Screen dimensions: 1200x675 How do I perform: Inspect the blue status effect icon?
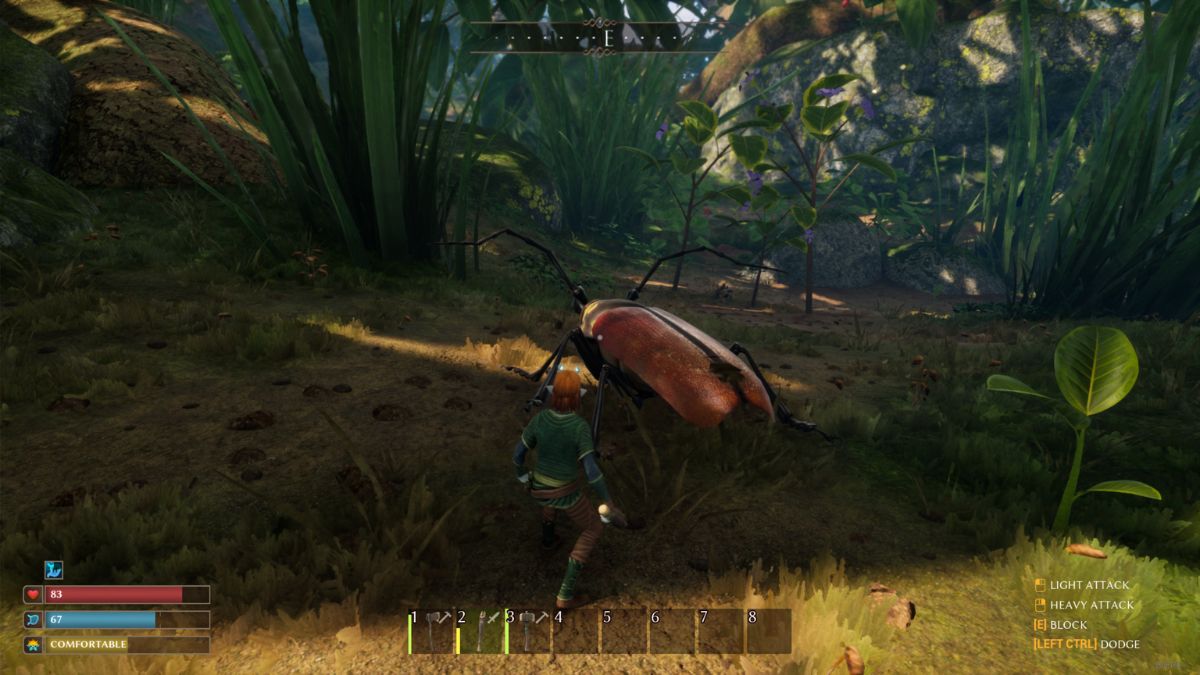[x=53, y=570]
